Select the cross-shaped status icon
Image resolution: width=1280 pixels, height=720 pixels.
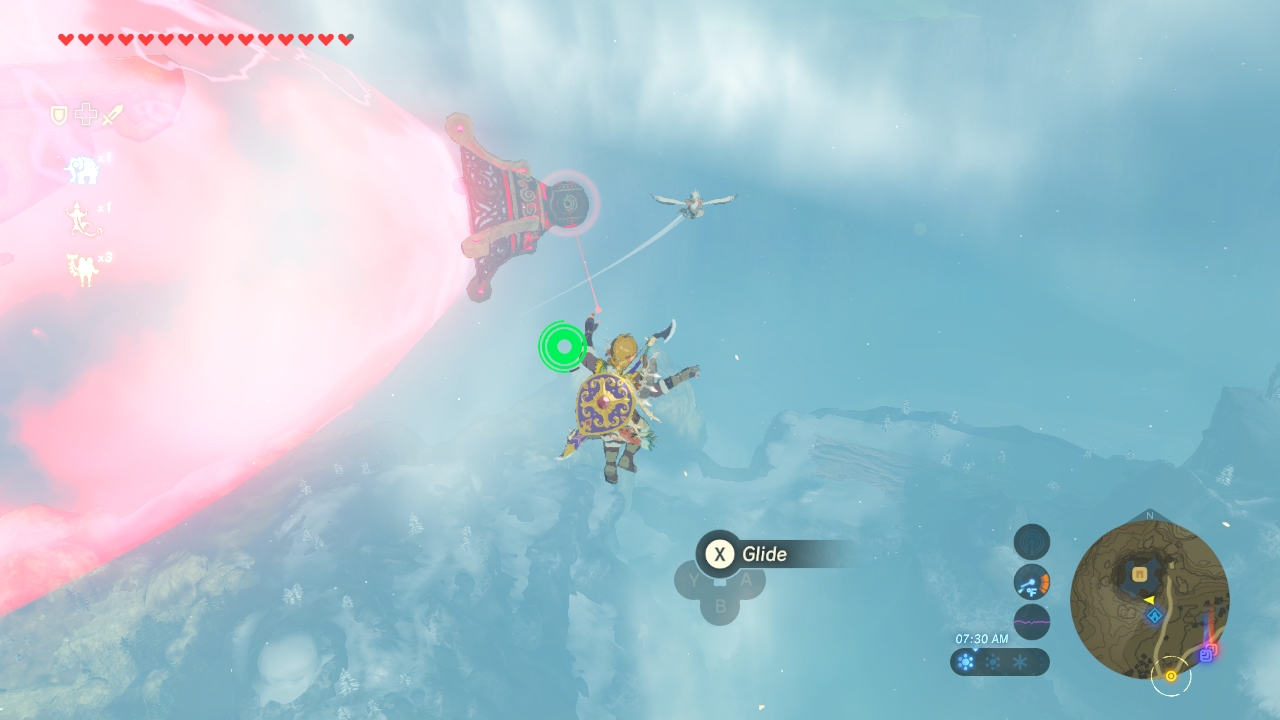pyautogui.click(x=86, y=116)
